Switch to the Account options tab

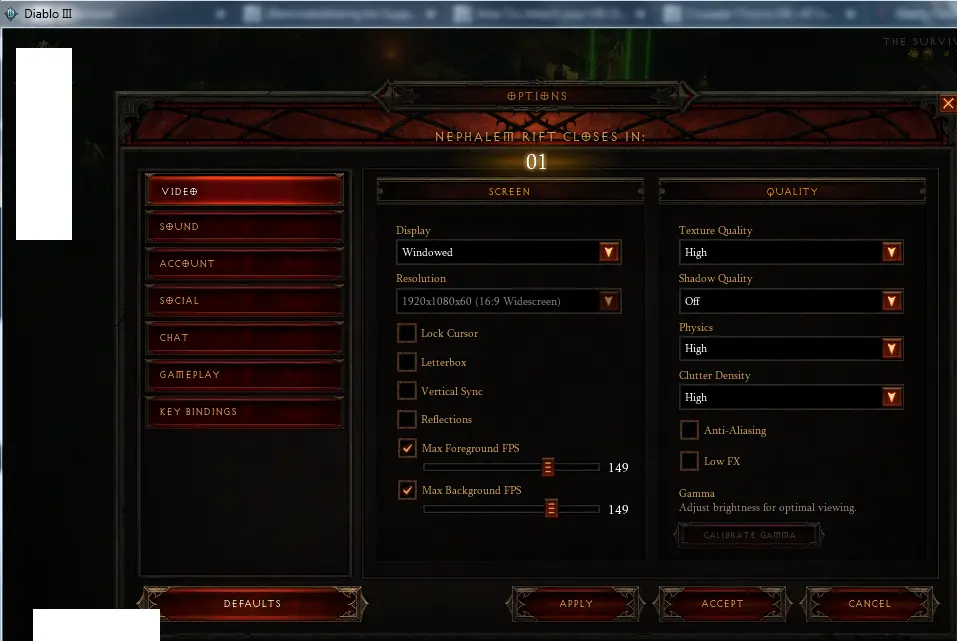[244, 264]
